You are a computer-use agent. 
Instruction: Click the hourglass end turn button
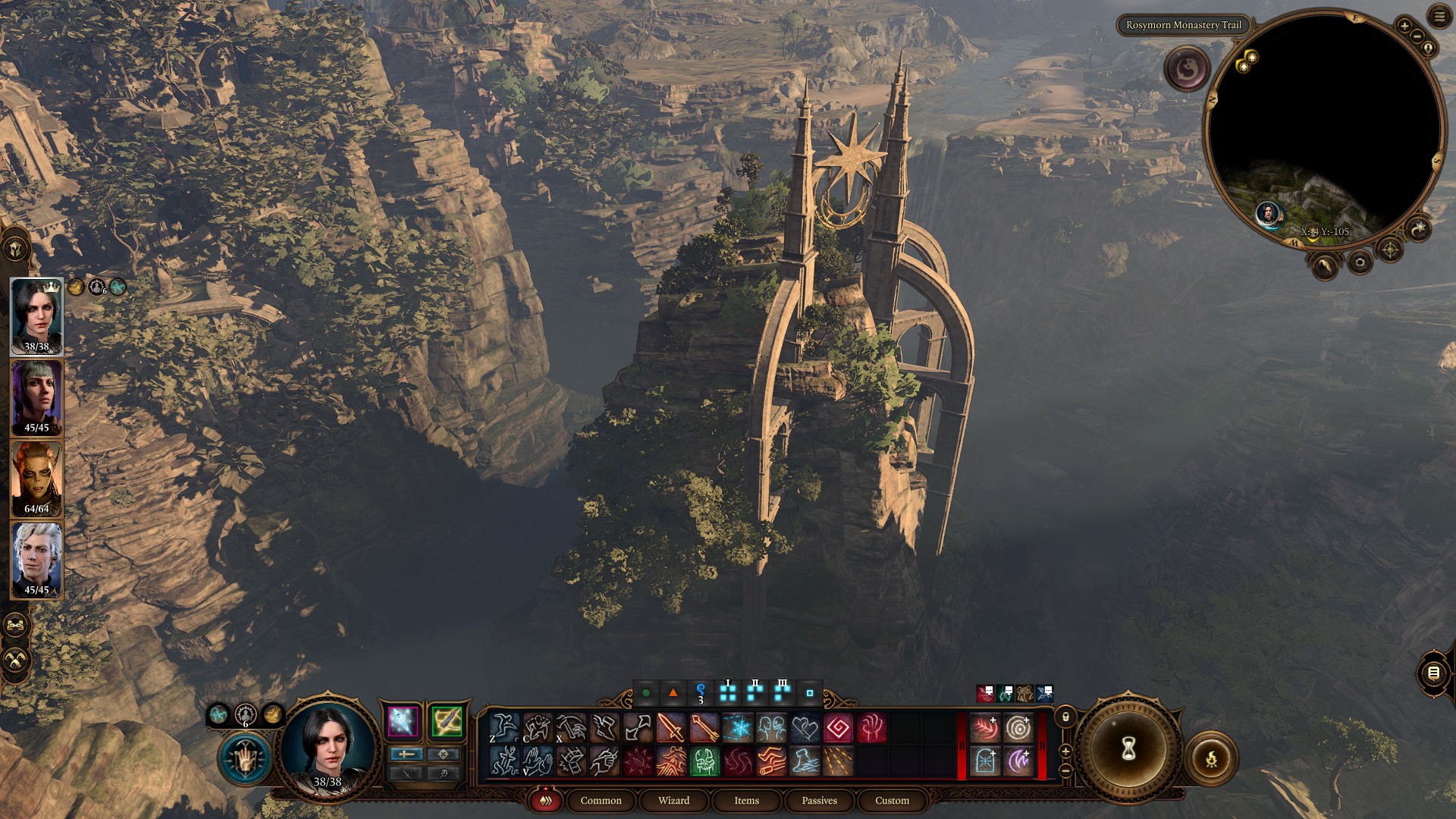tap(1128, 749)
